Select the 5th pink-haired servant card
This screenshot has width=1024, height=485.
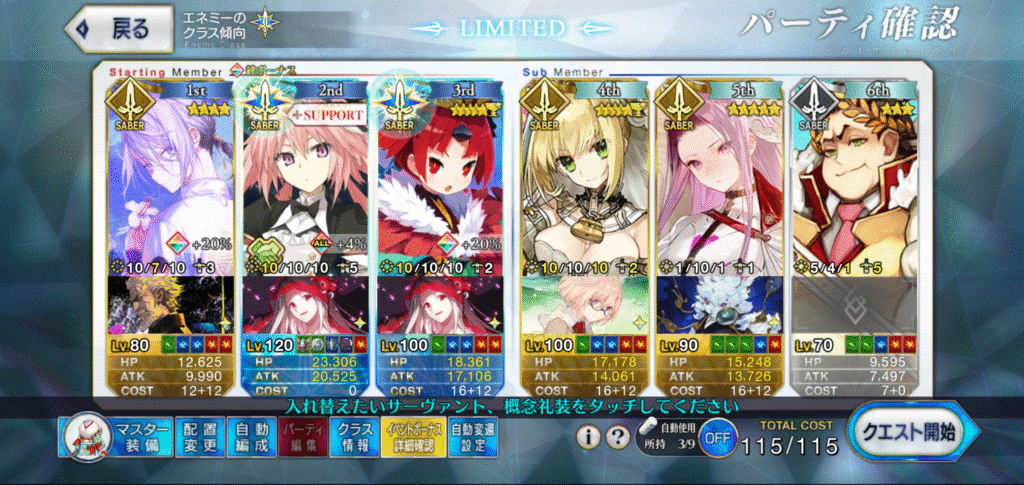pos(717,180)
